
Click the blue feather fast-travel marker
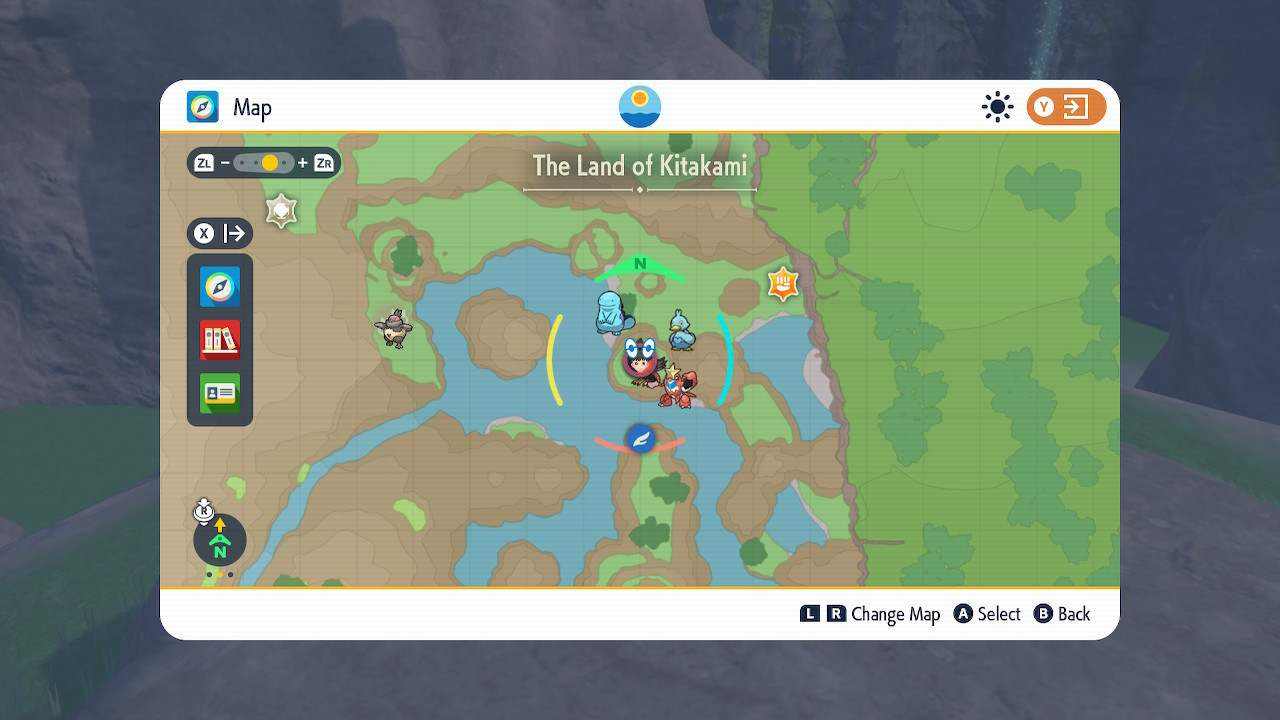point(641,438)
